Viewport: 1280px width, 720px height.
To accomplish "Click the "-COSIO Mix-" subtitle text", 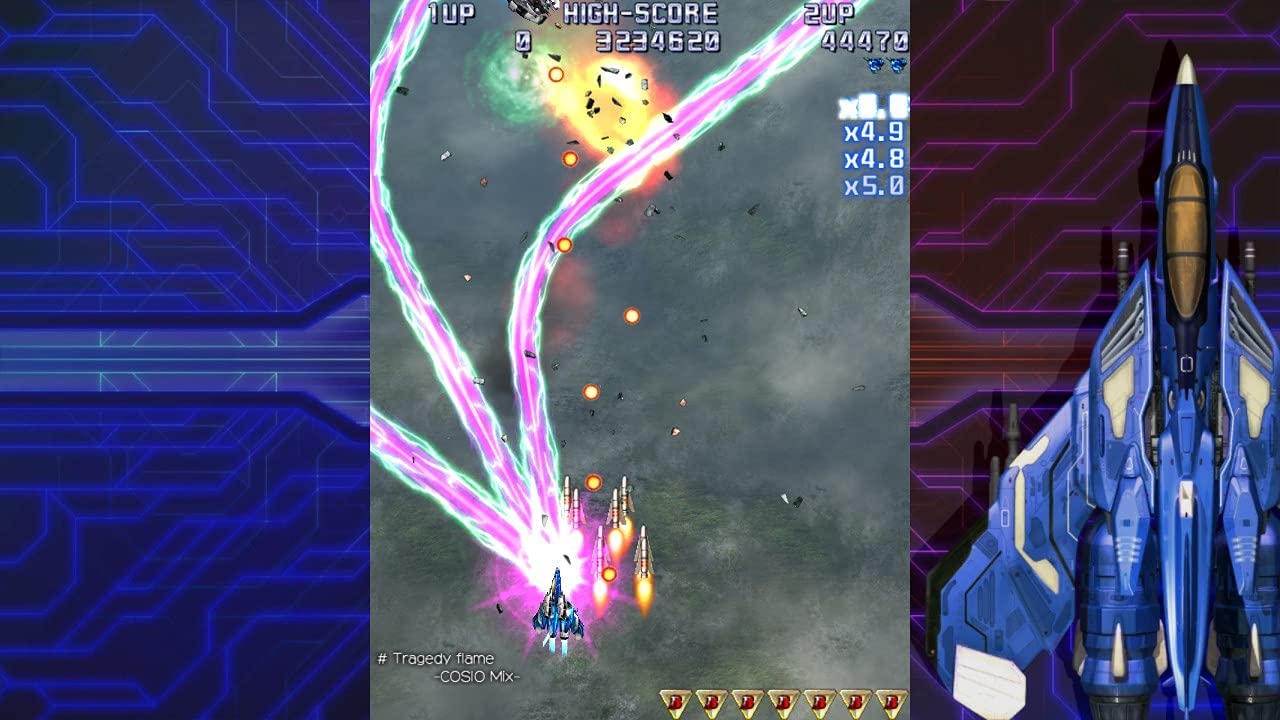I will [x=475, y=675].
